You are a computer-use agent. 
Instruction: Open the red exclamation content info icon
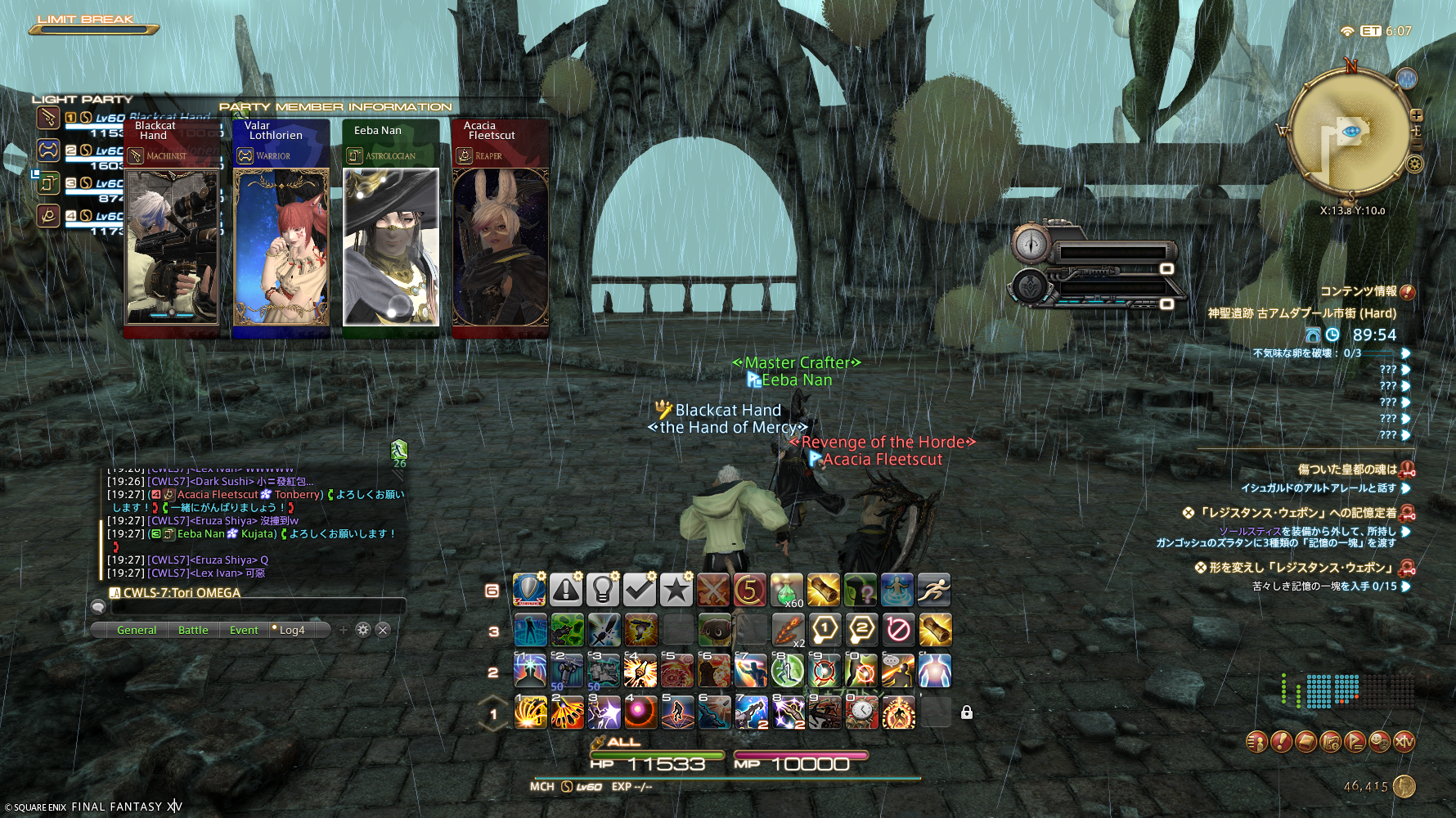pos(1407,292)
